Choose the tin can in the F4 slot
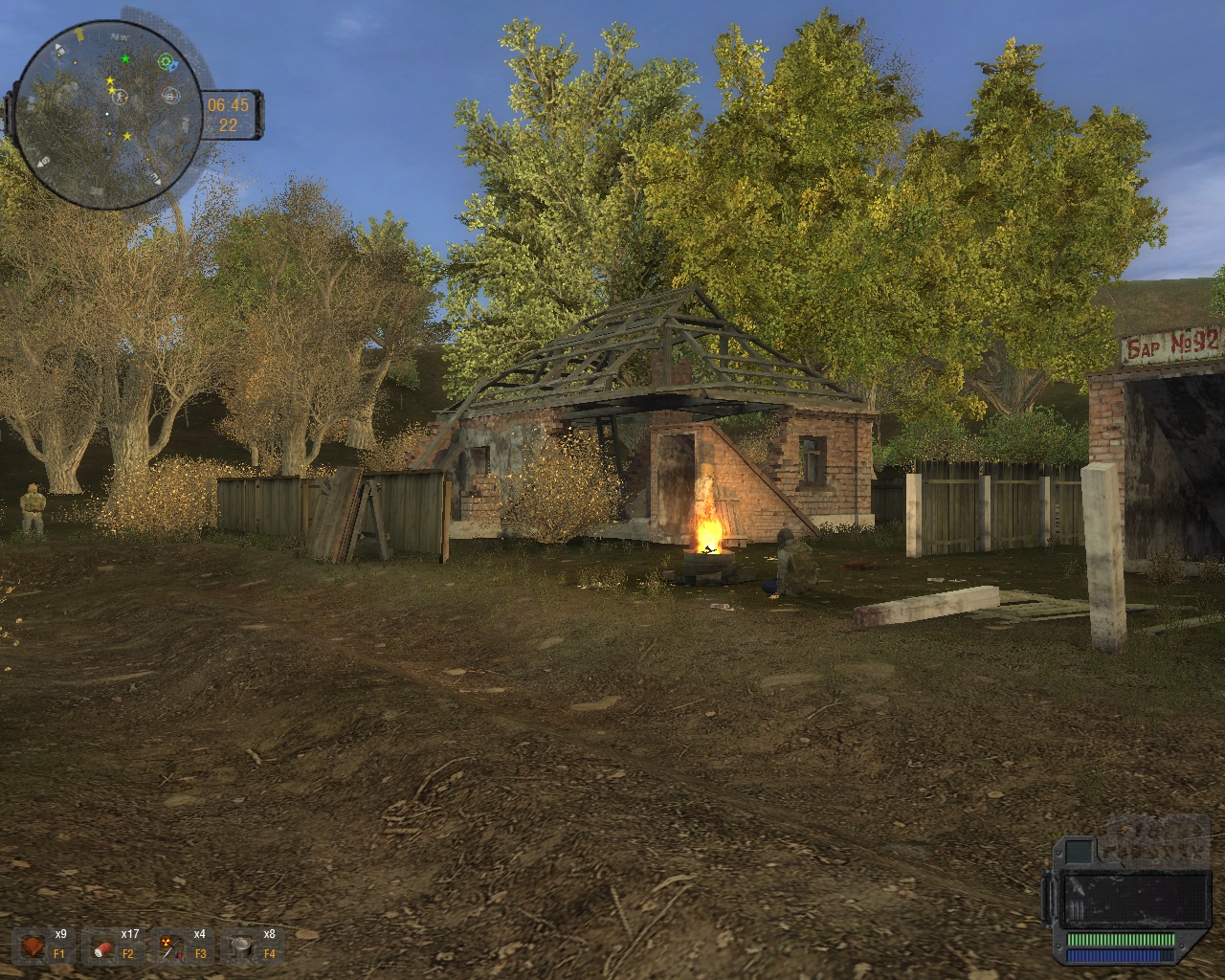Viewport: 1225px width, 980px height. pos(241,947)
